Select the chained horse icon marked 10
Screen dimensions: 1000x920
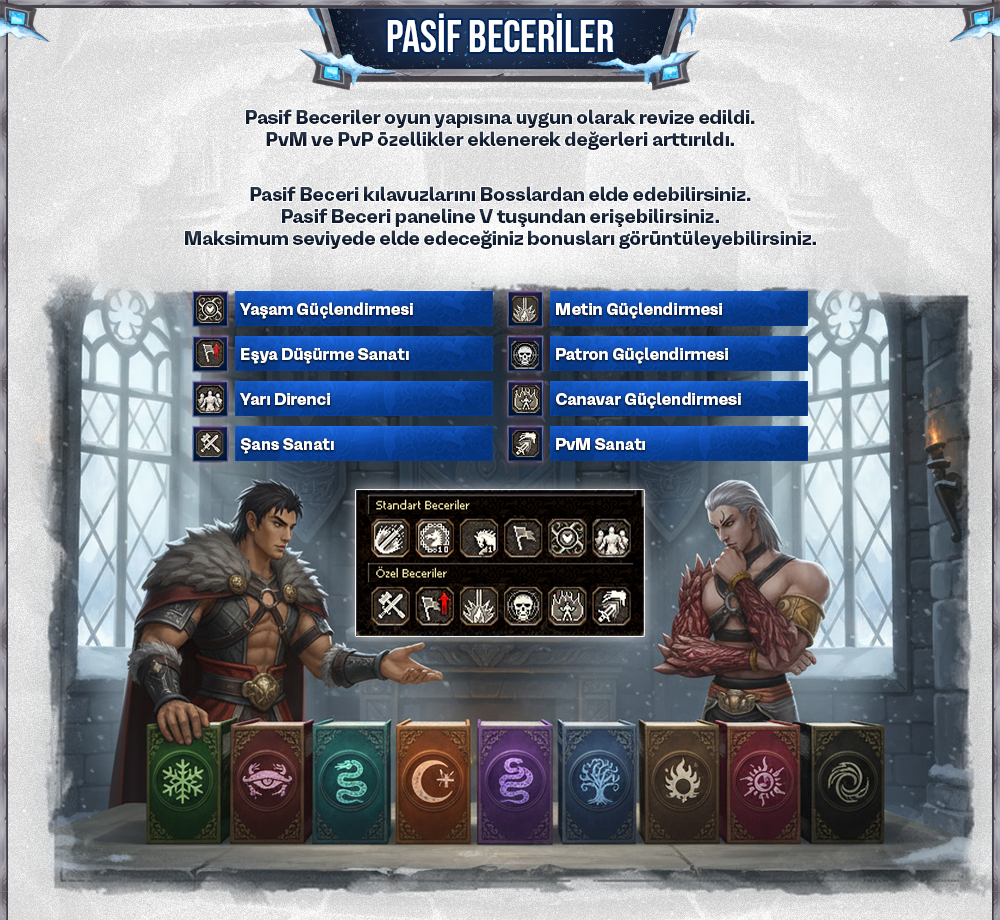click(x=434, y=538)
